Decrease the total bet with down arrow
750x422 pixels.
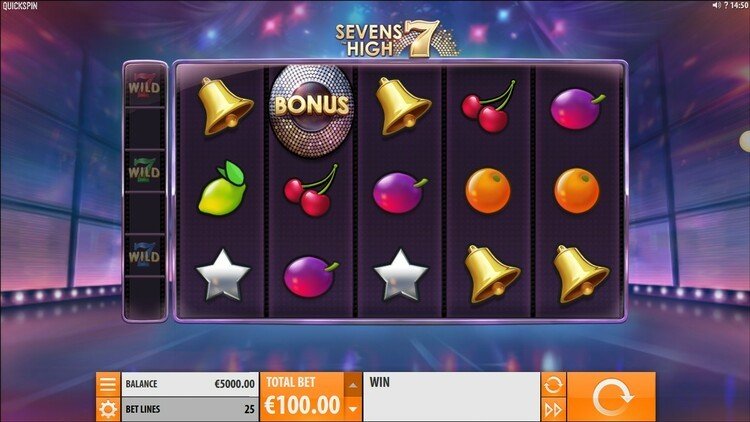click(351, 409)
